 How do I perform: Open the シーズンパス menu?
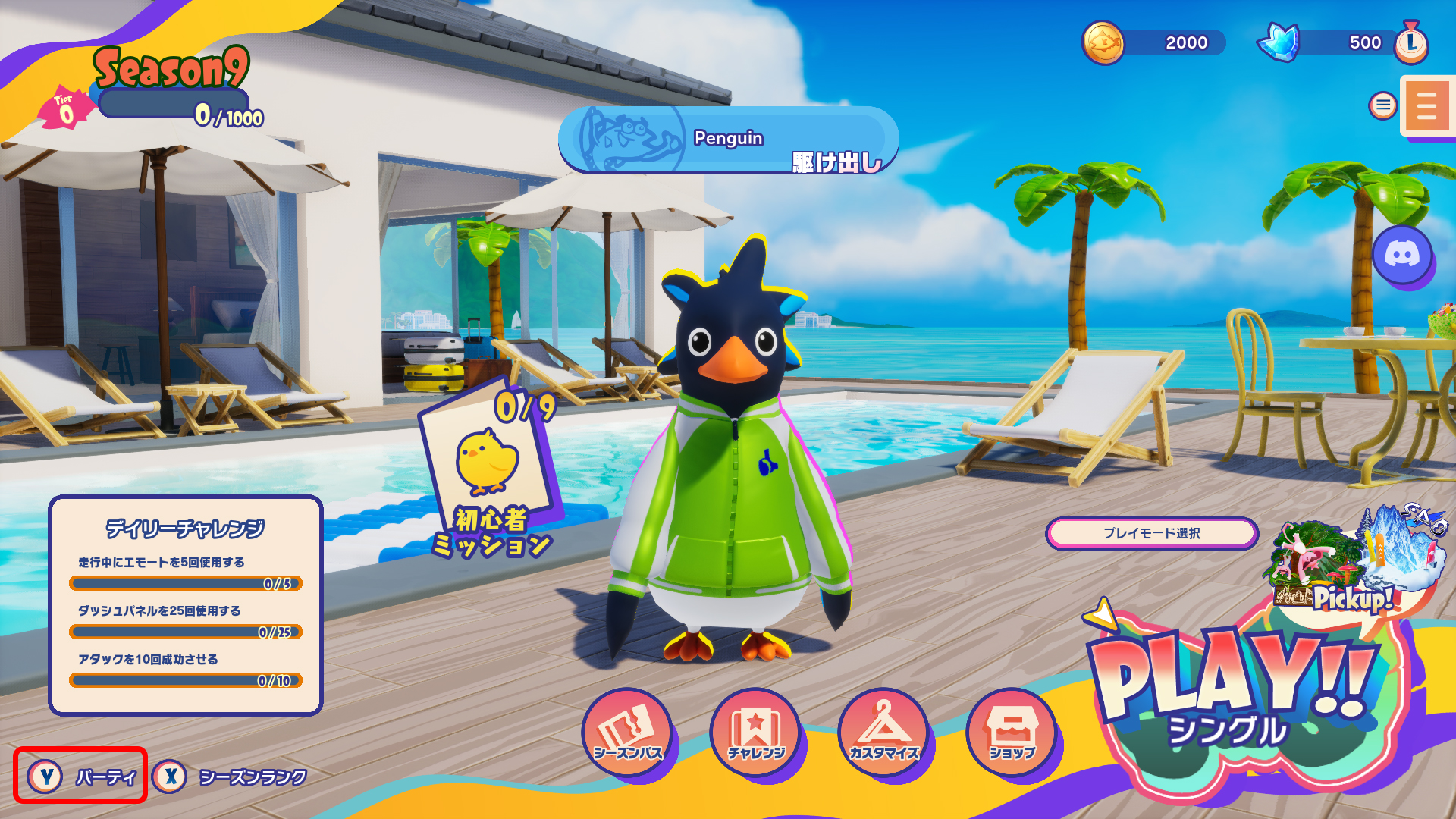(627, 731)
